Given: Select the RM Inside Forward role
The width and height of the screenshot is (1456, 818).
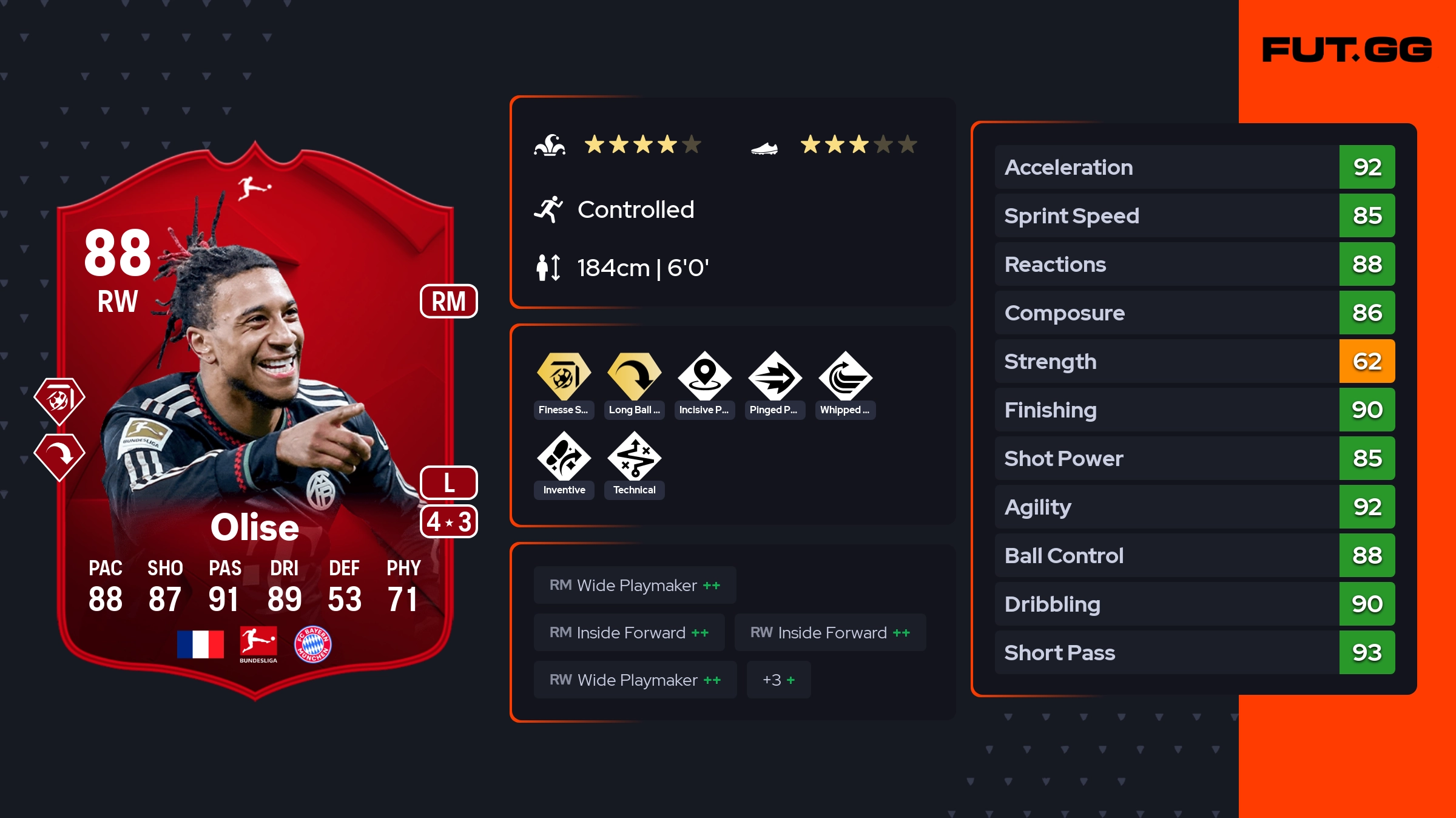Looking at the screenshot, I should point(629,632).
